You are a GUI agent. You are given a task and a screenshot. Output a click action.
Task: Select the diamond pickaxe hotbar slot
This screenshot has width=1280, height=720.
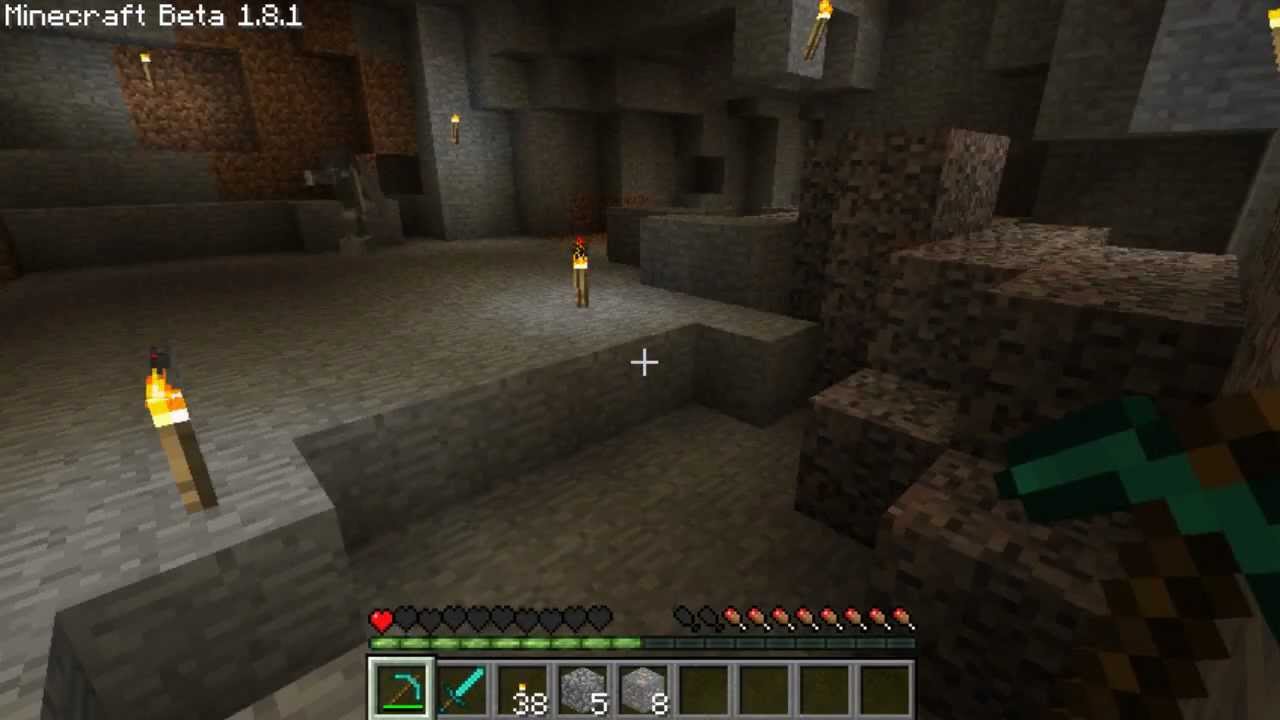point(402,689)
